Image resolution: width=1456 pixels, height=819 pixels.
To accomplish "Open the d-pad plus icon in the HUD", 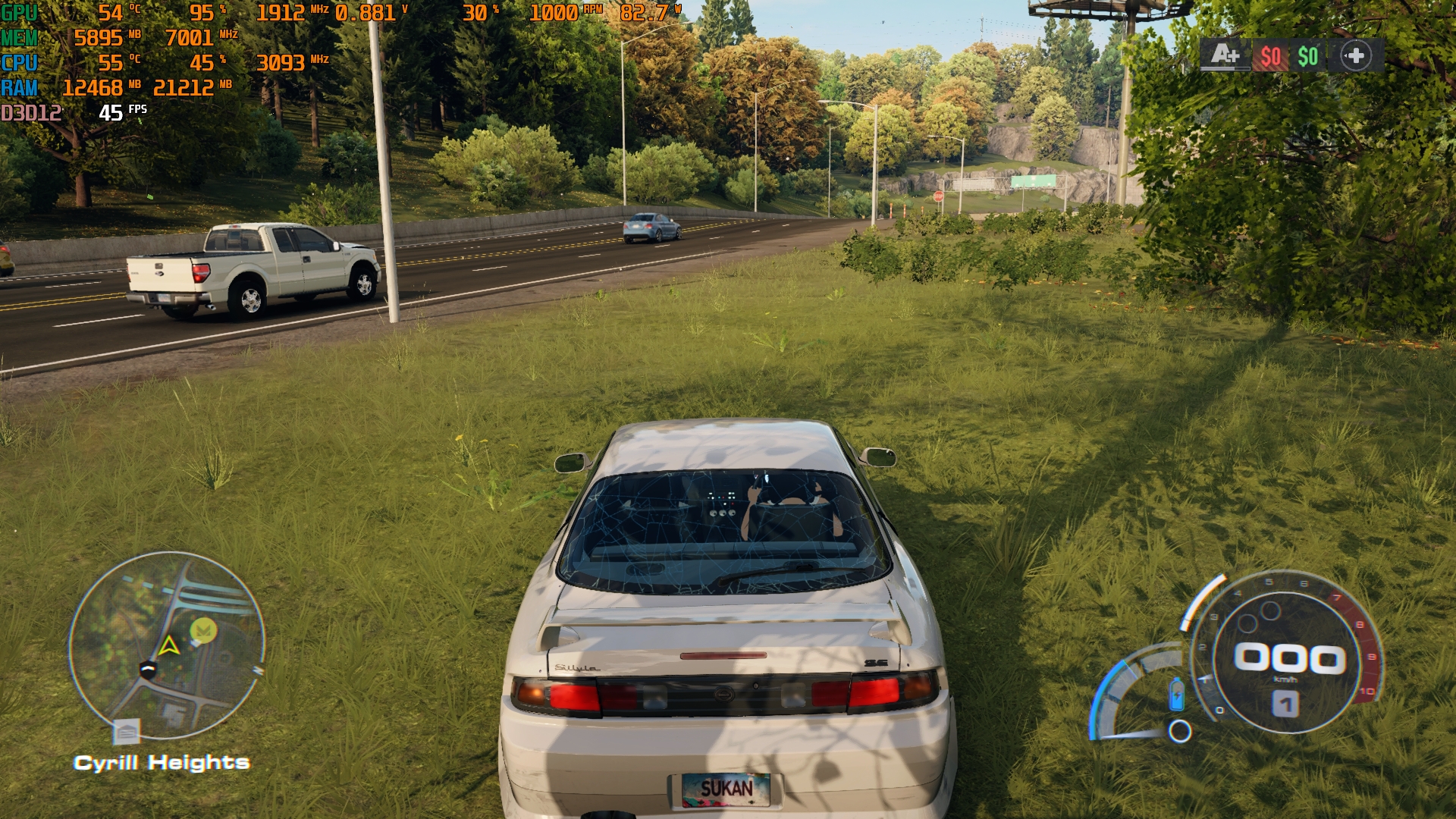I will [x=1356, y=55].
